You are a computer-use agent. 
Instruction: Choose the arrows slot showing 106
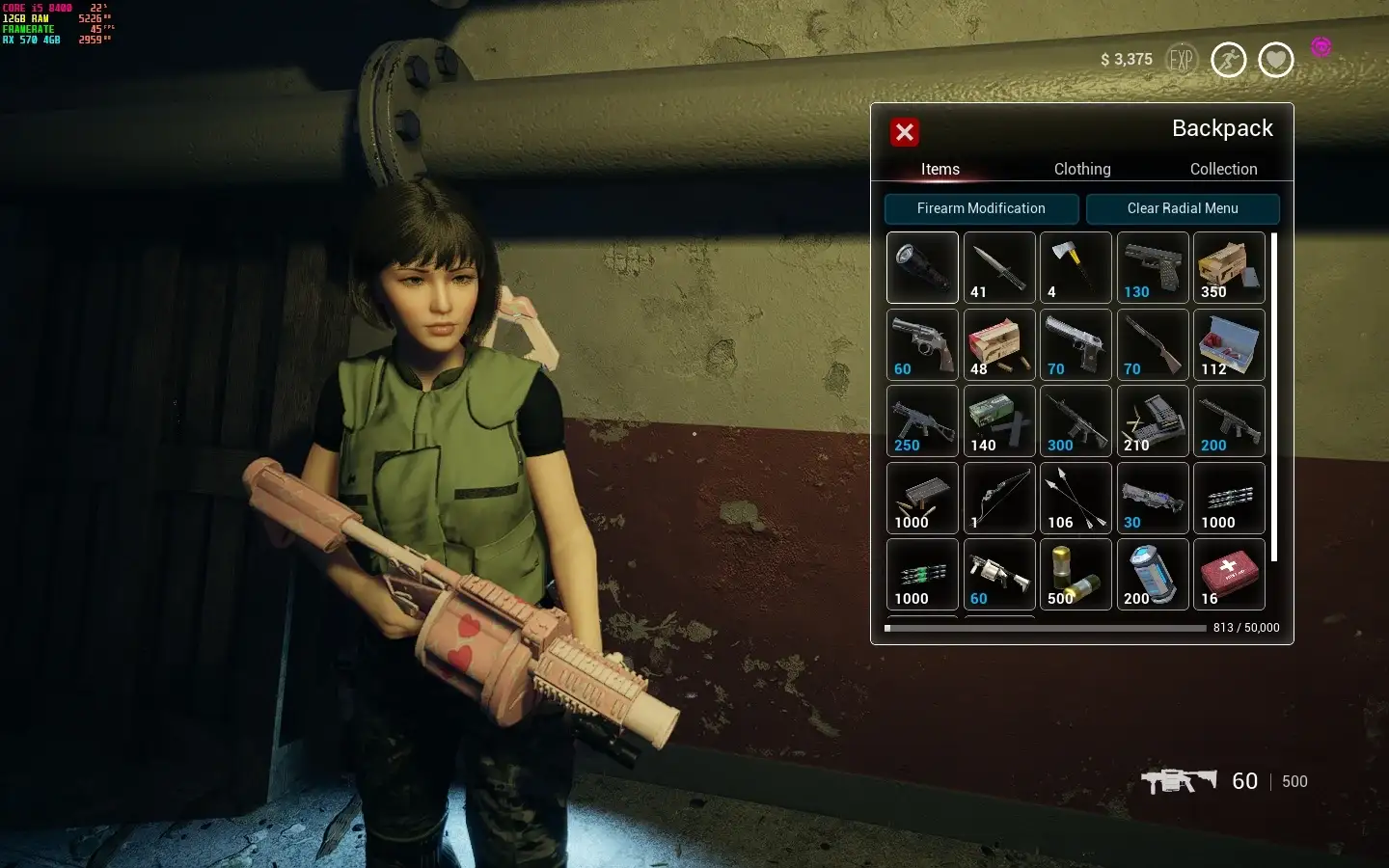pos(1076,498)
